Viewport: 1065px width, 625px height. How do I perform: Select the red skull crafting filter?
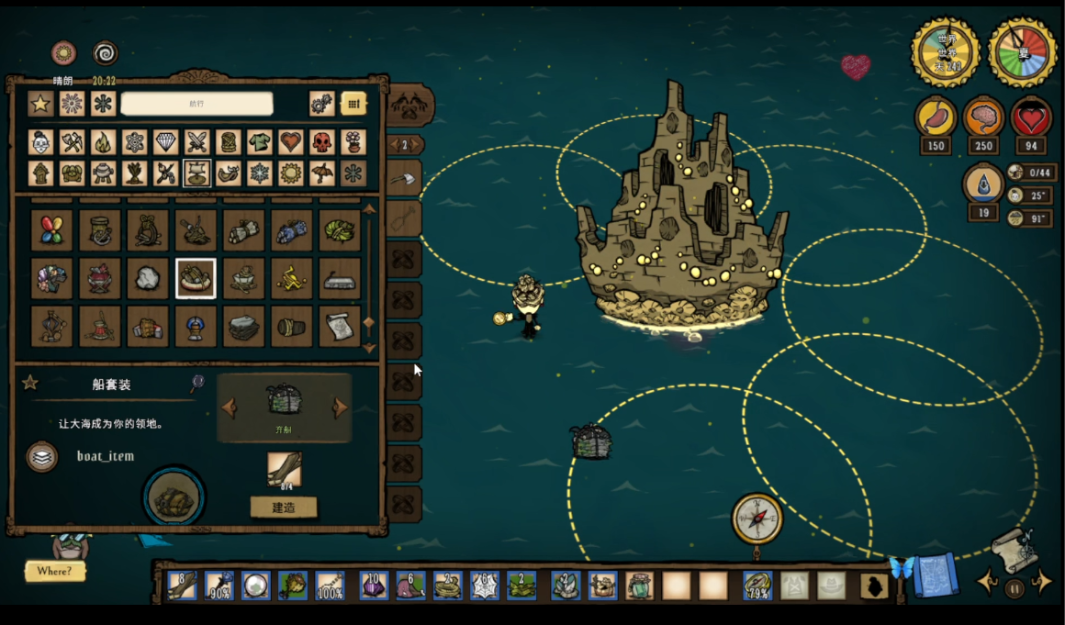[322, 142]
